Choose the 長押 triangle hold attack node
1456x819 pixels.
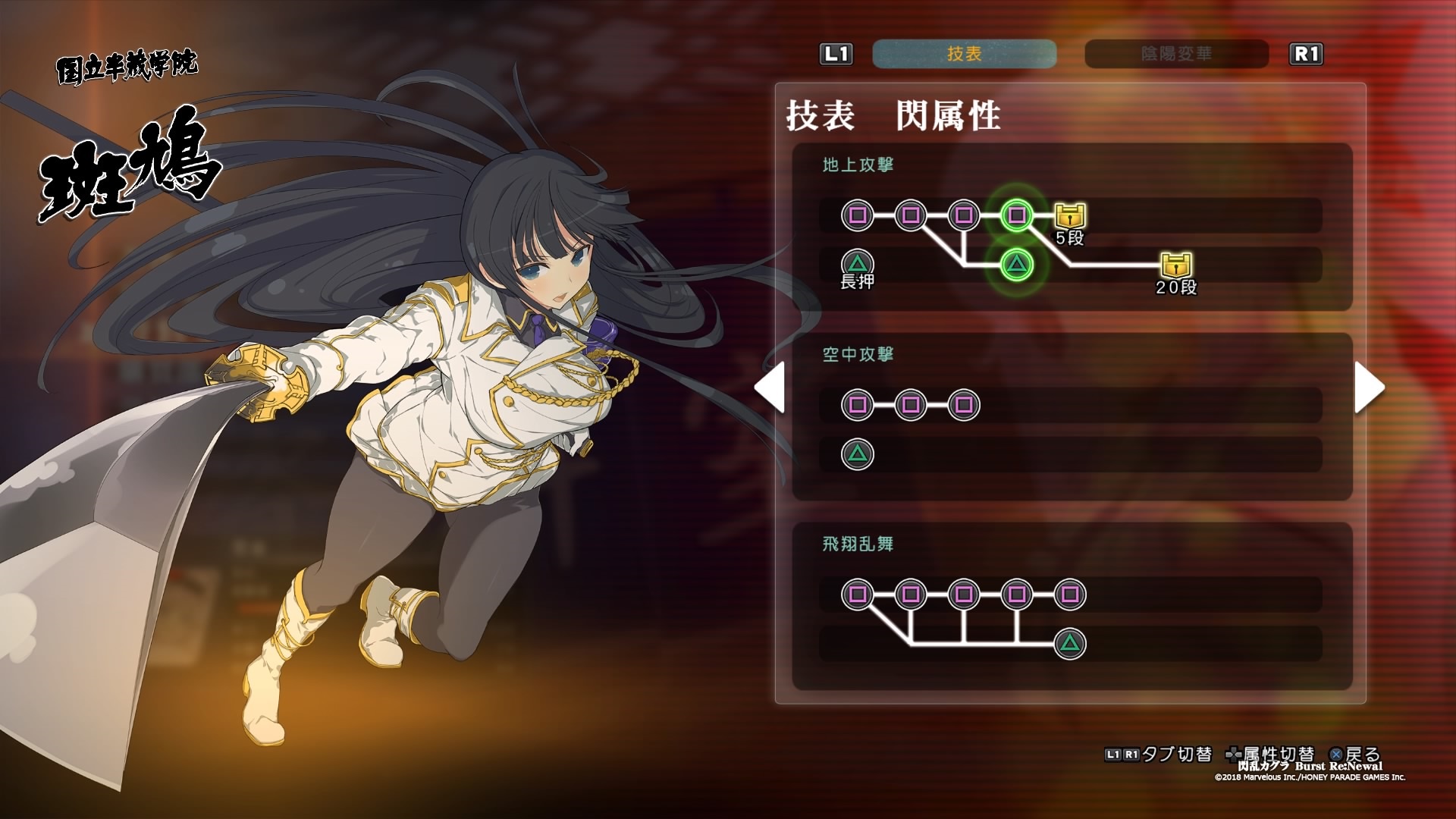[x=858, y=264]
